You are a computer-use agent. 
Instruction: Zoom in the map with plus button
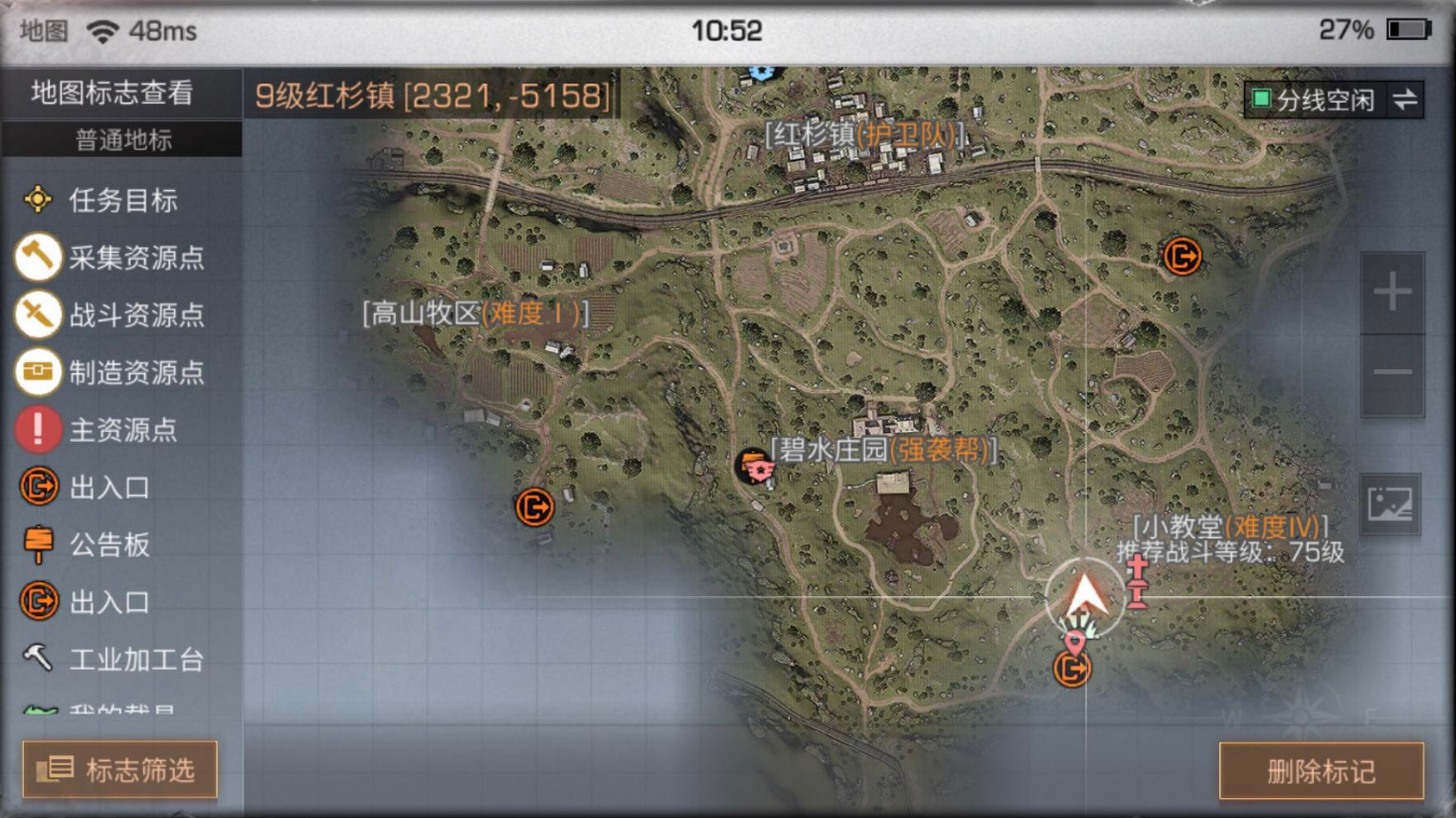(x=1392, y=293)
